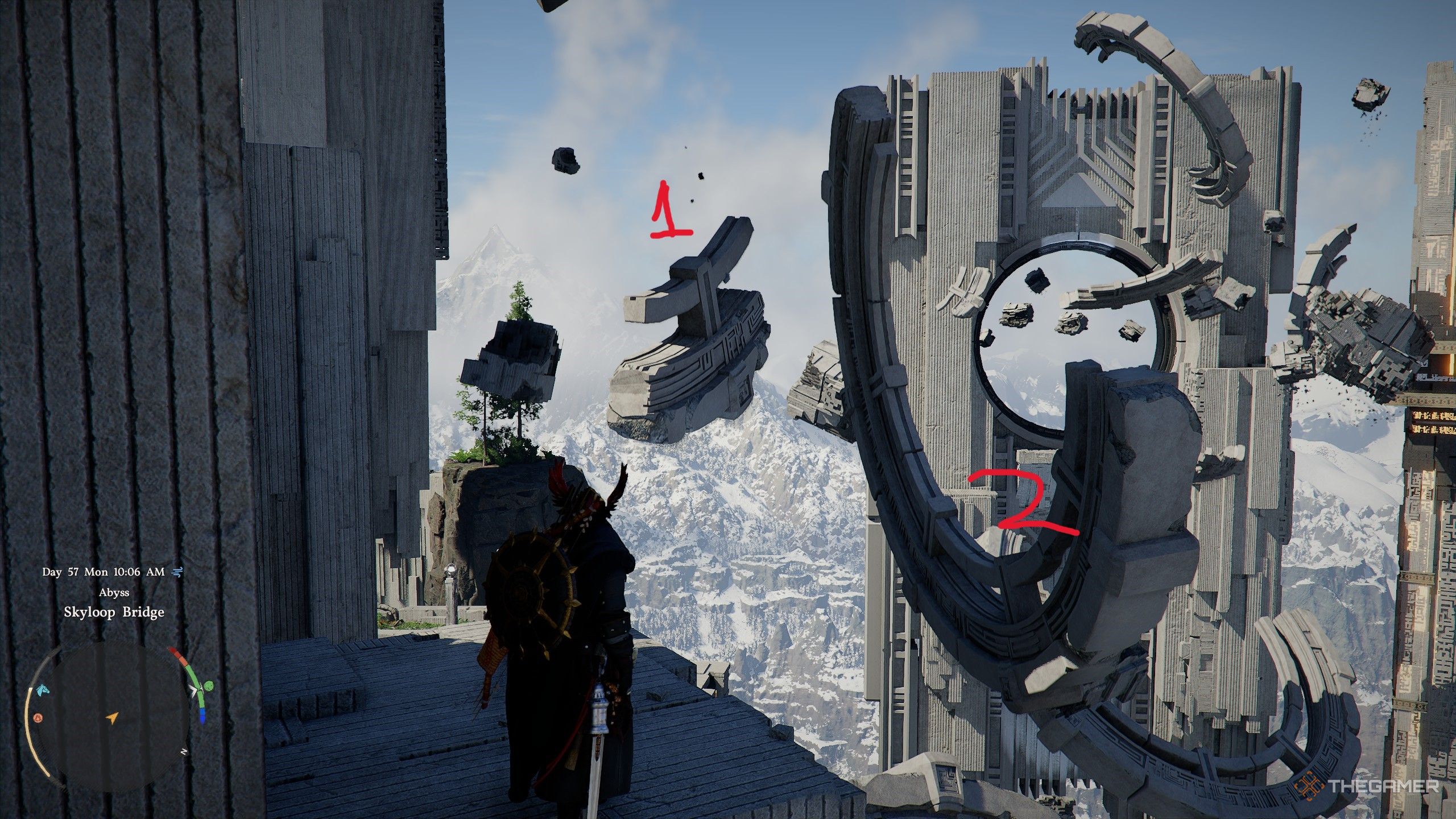Select the orange round marker on the minimap

coord(38,718)
